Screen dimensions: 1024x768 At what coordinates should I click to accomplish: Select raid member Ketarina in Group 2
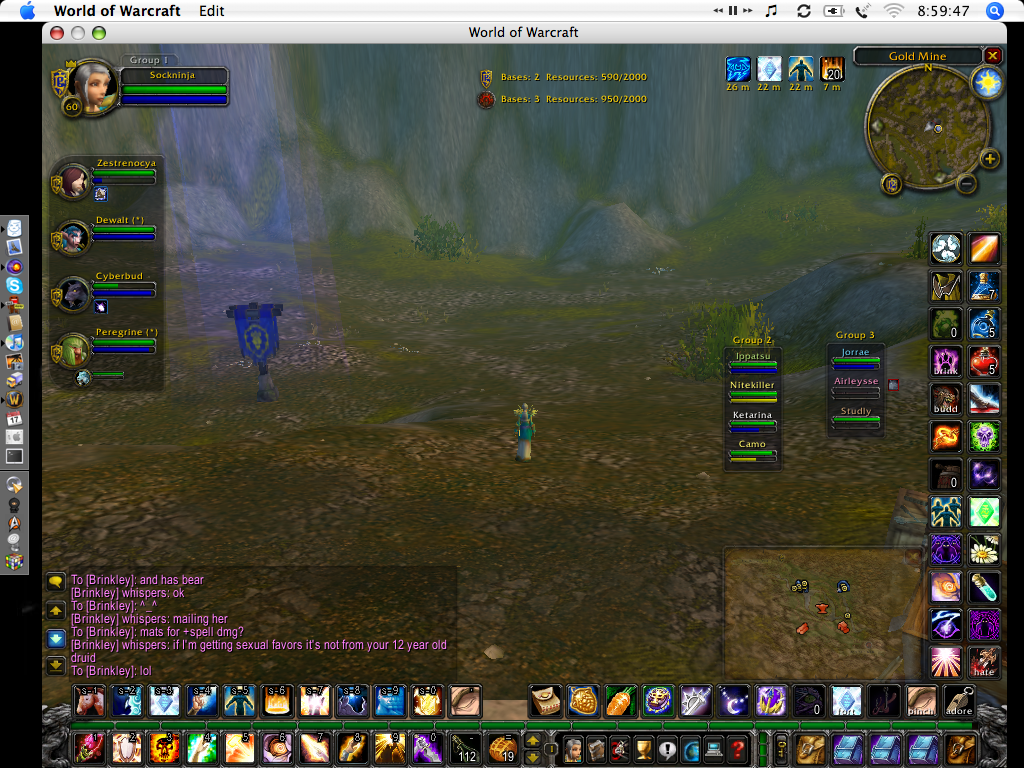[753, 420]
